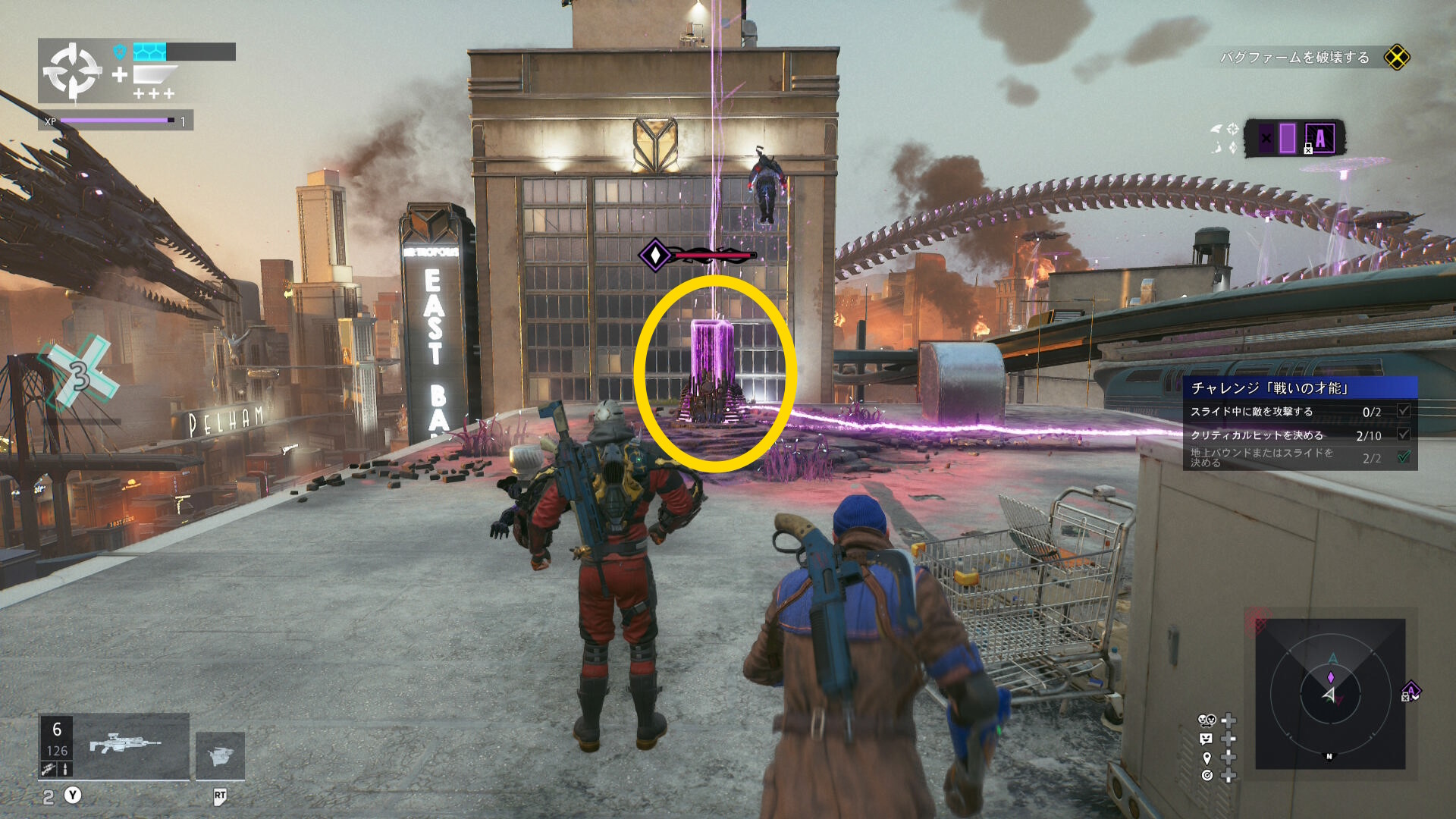1456x819 pixels.
Task: Click the enemy diamond marker above the bug farm
Action: [x=654, y=255]
